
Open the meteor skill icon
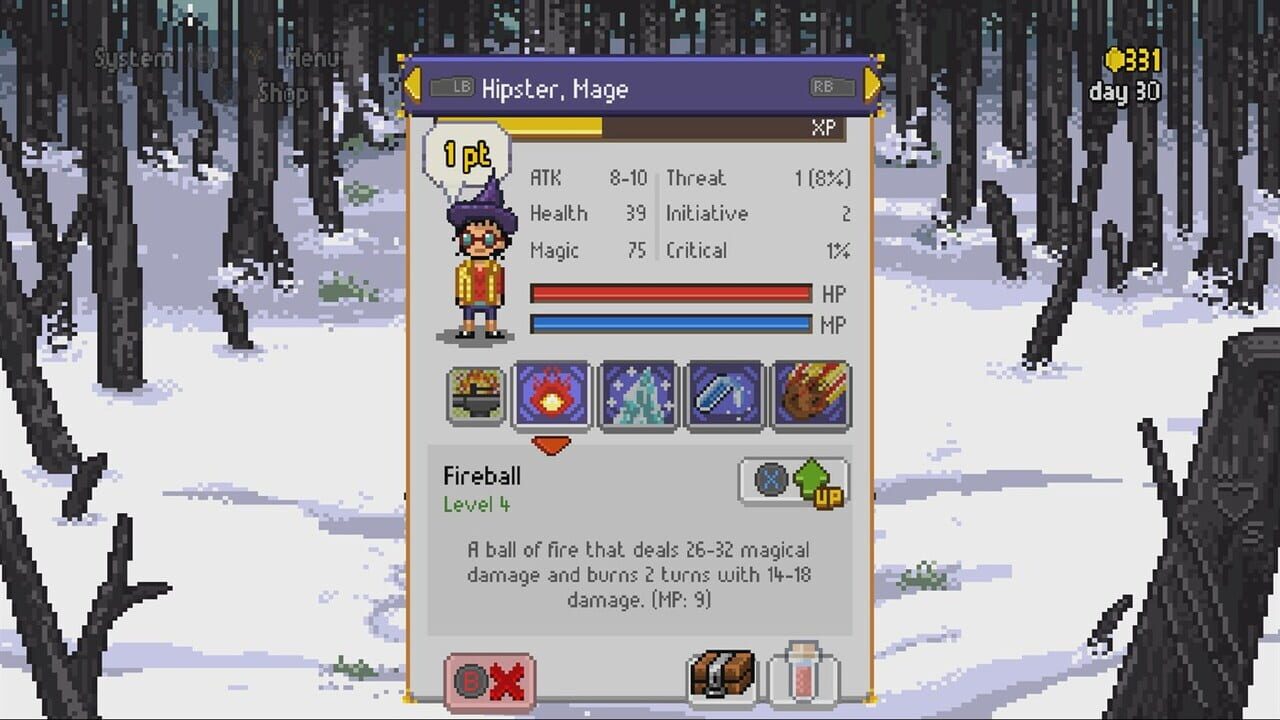(811, 397)
